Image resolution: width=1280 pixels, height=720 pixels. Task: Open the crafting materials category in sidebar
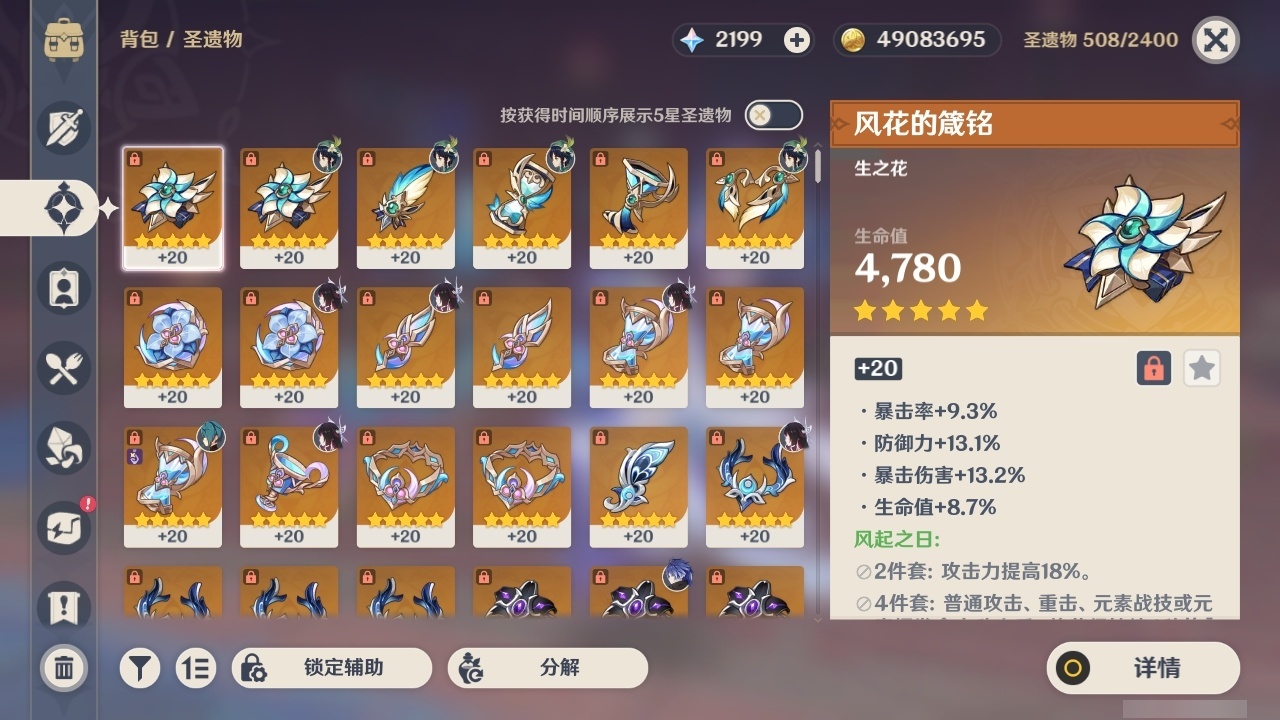pyautogui.click(x=63, y=448)
